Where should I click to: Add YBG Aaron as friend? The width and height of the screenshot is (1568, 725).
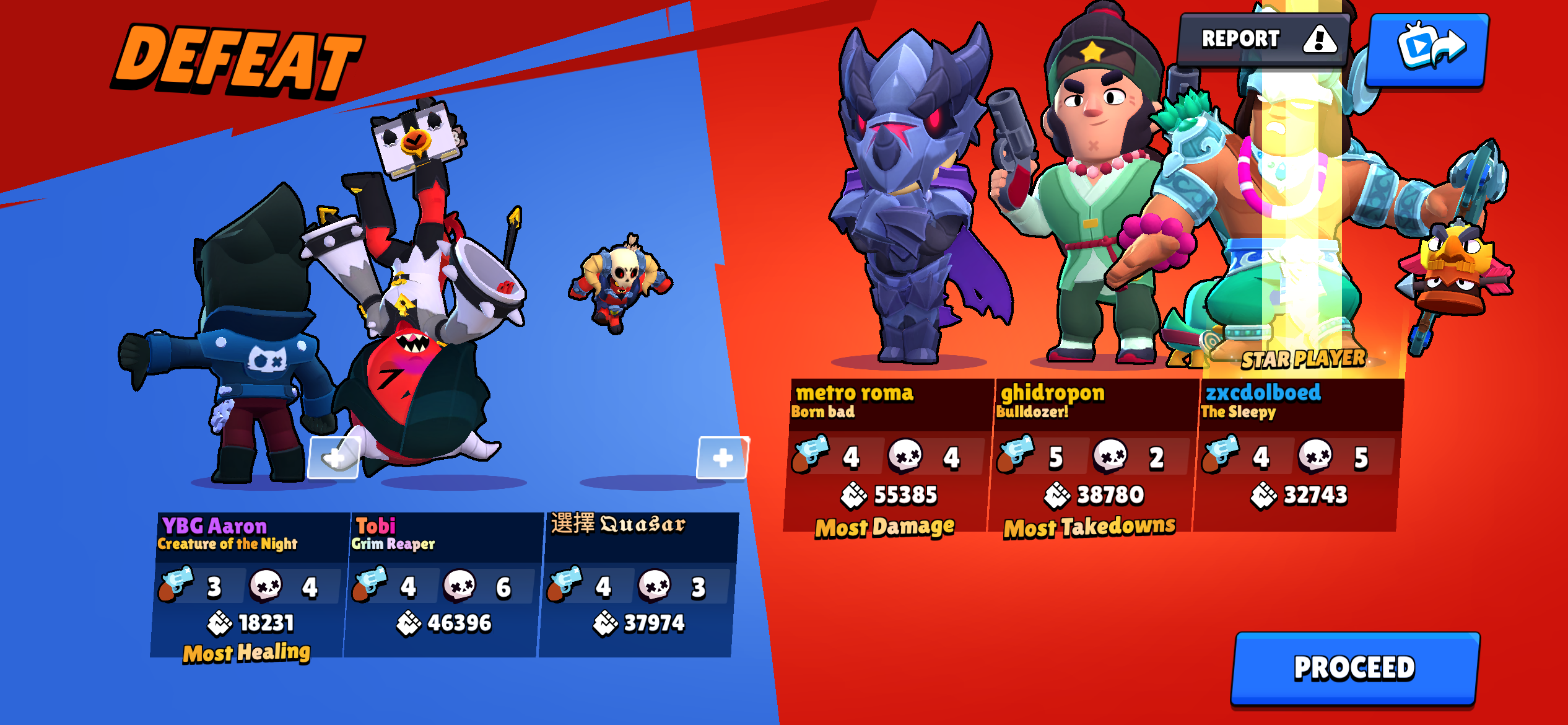point(334,458)
